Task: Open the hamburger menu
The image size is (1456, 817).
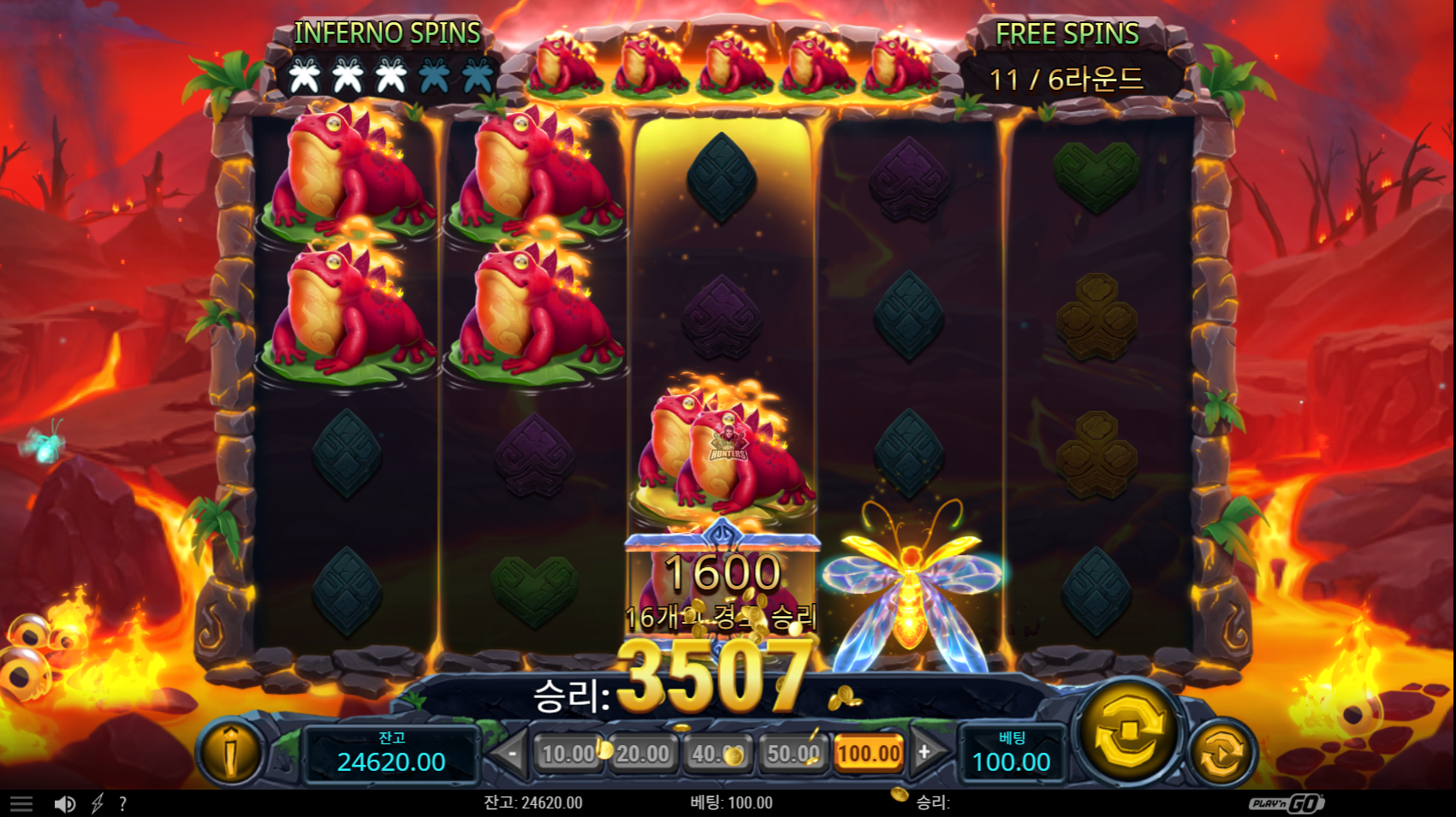Action: click(21, 803)
